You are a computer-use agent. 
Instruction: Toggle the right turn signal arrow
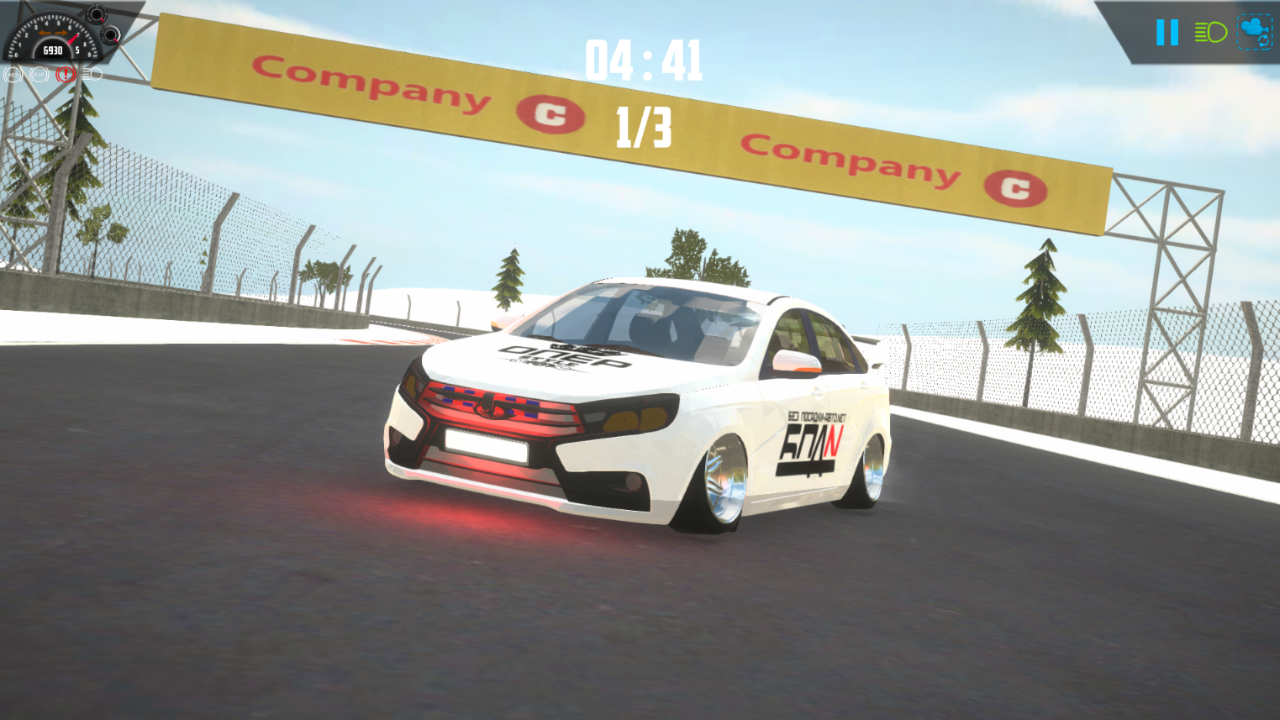(x=61, y=33)
